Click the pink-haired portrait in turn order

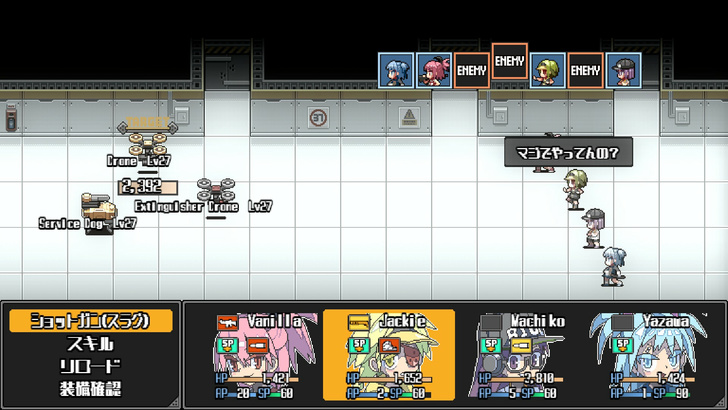[x=433, y=70]
